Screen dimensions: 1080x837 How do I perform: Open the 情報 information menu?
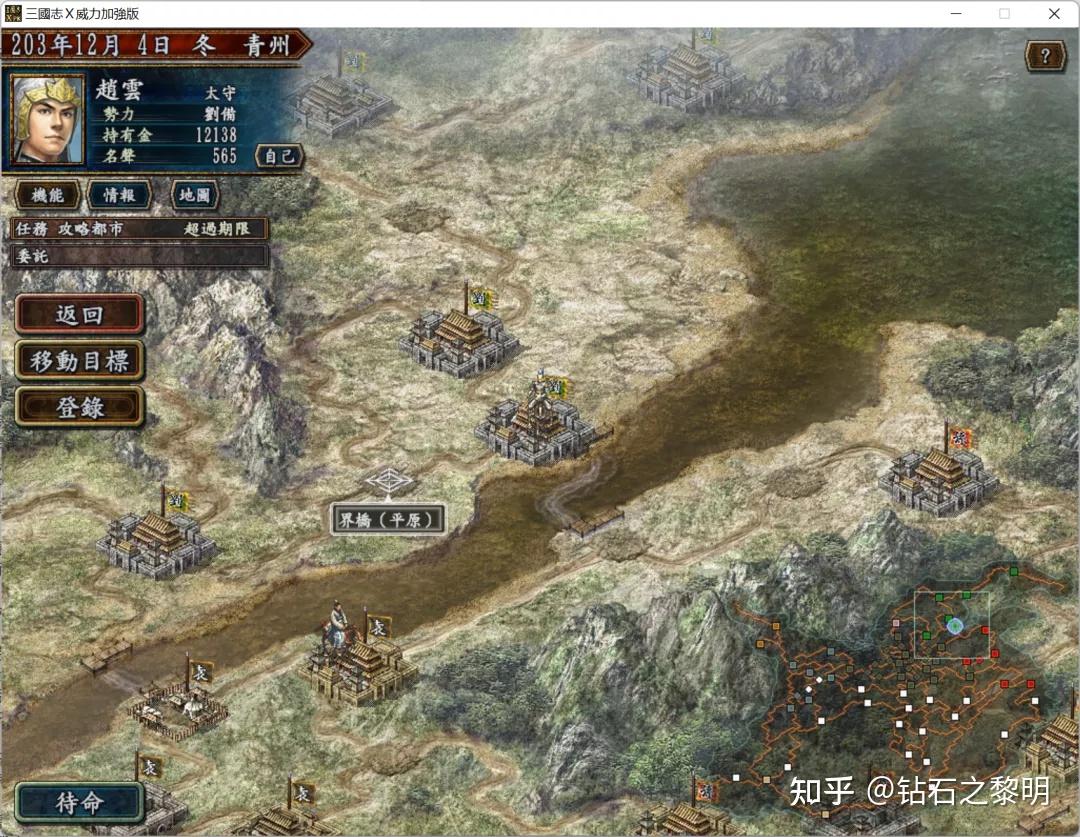119,195
